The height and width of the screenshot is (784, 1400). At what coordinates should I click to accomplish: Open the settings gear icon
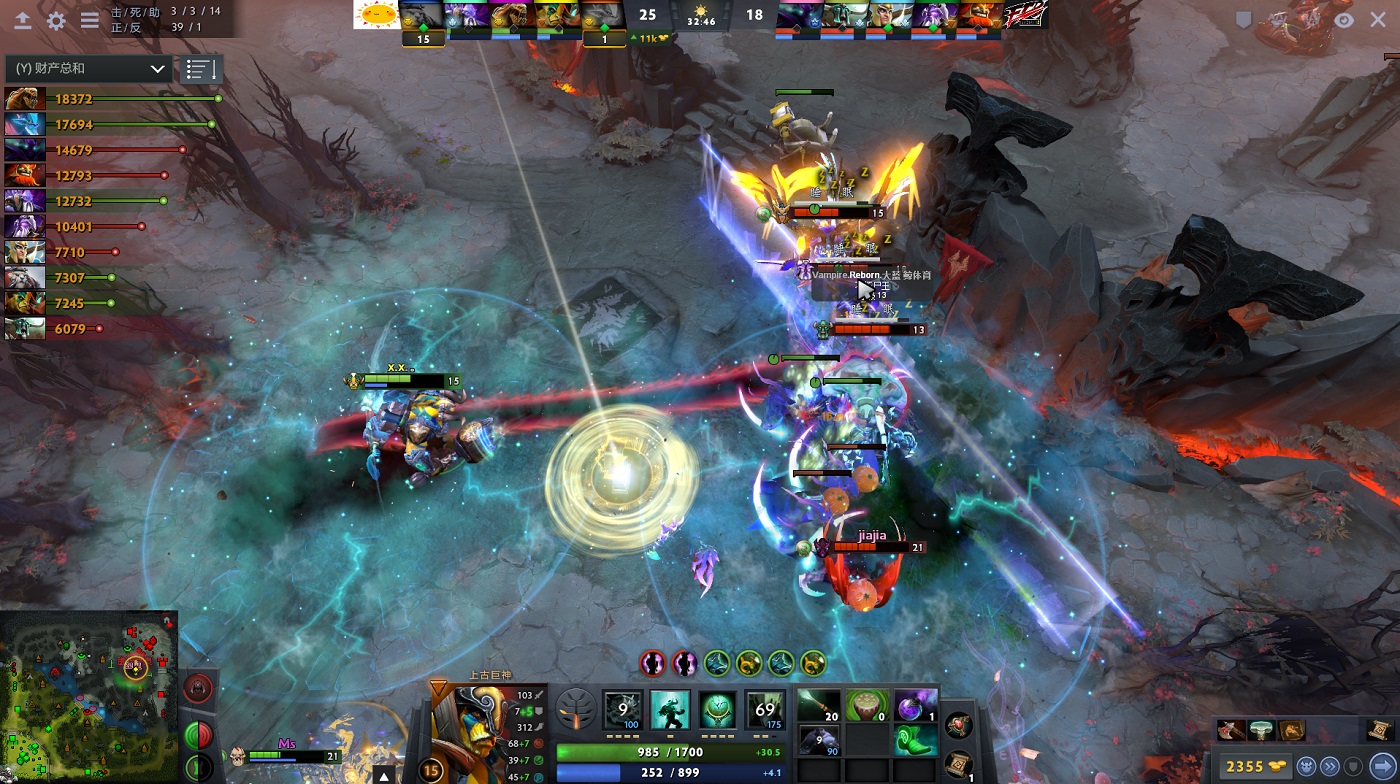57,20
